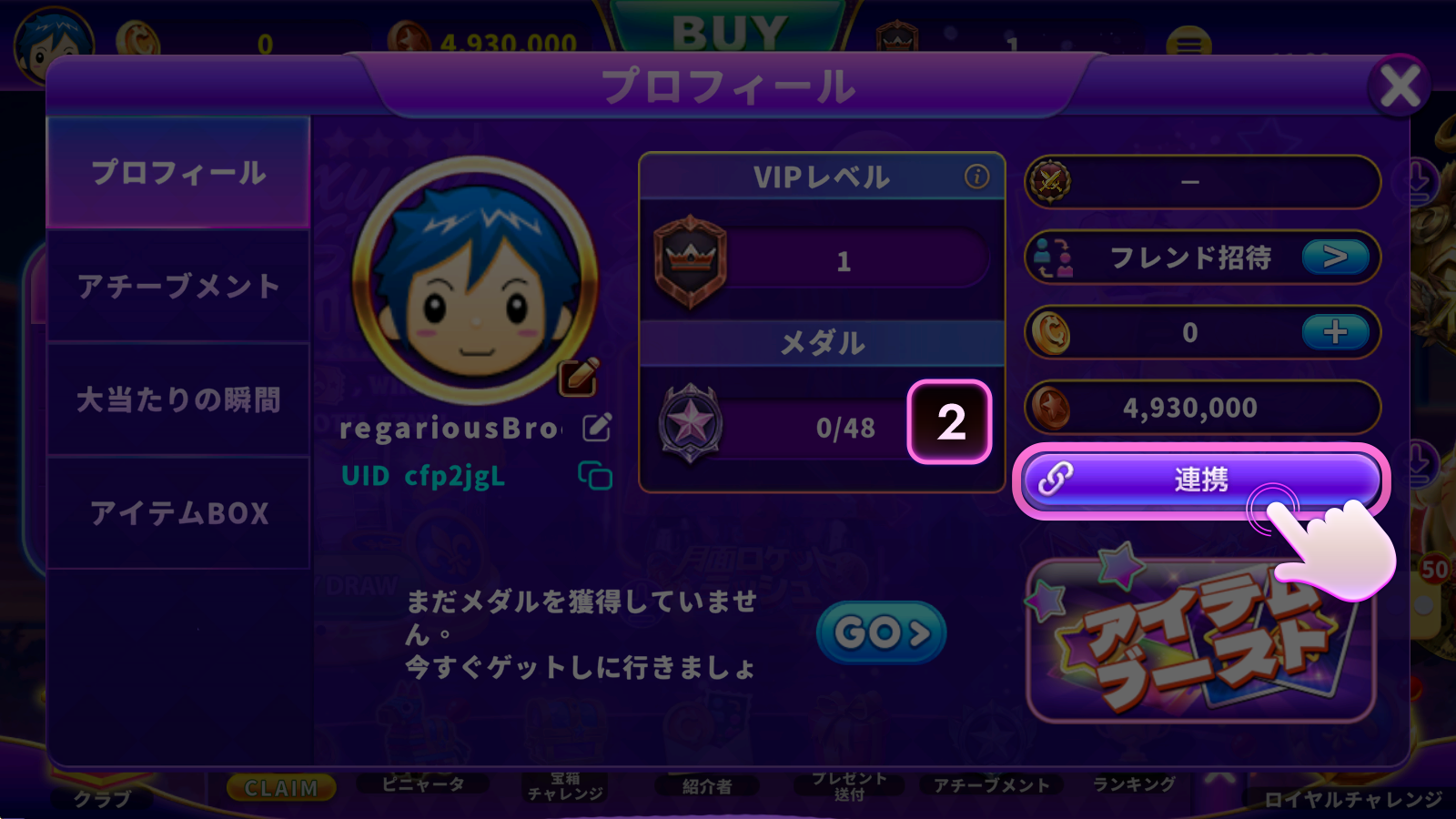
Task: Copy the UID to clipboard
Action: point(595,475)
